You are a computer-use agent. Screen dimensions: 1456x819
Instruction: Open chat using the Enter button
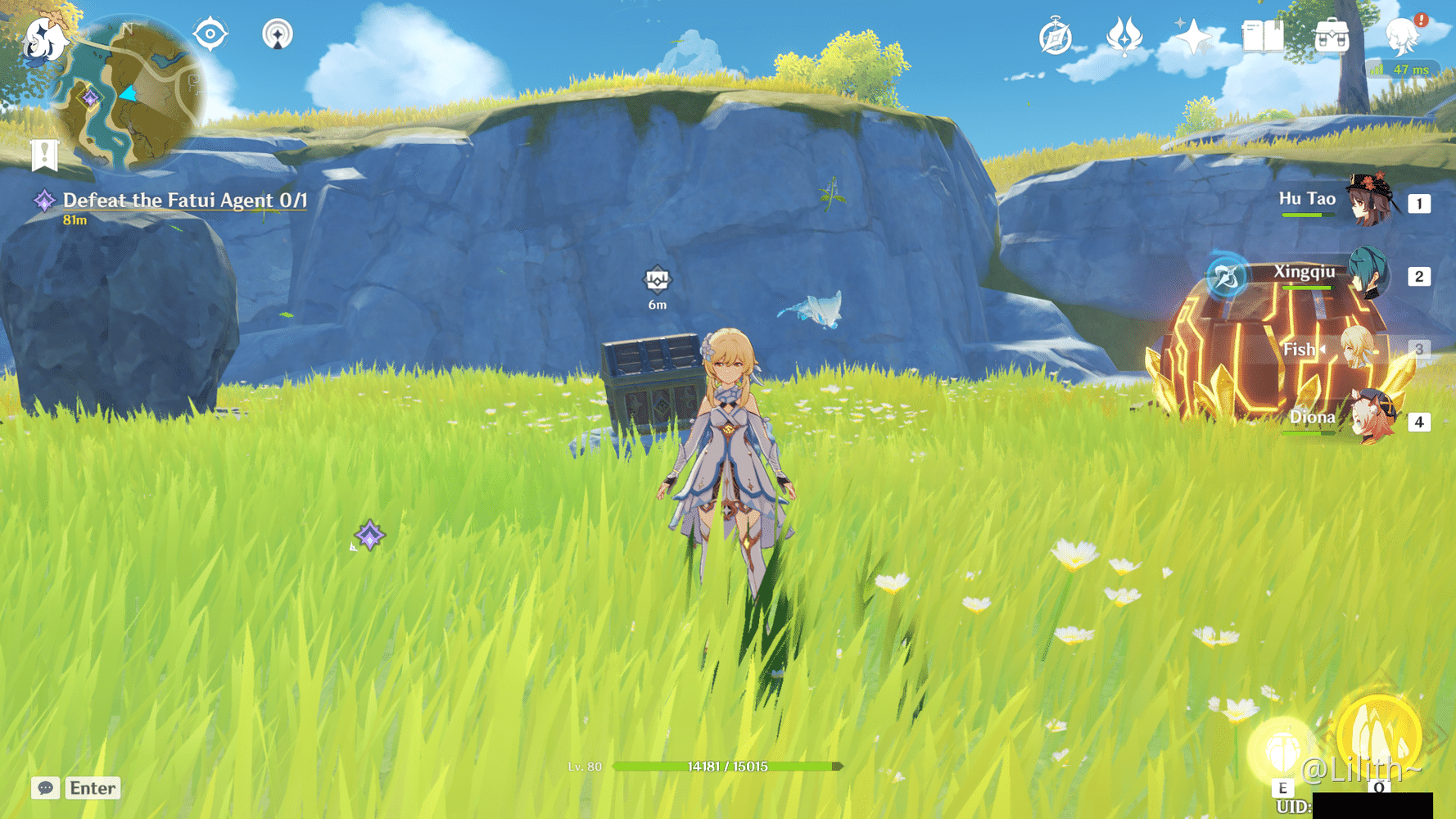(x=92, y=788)
